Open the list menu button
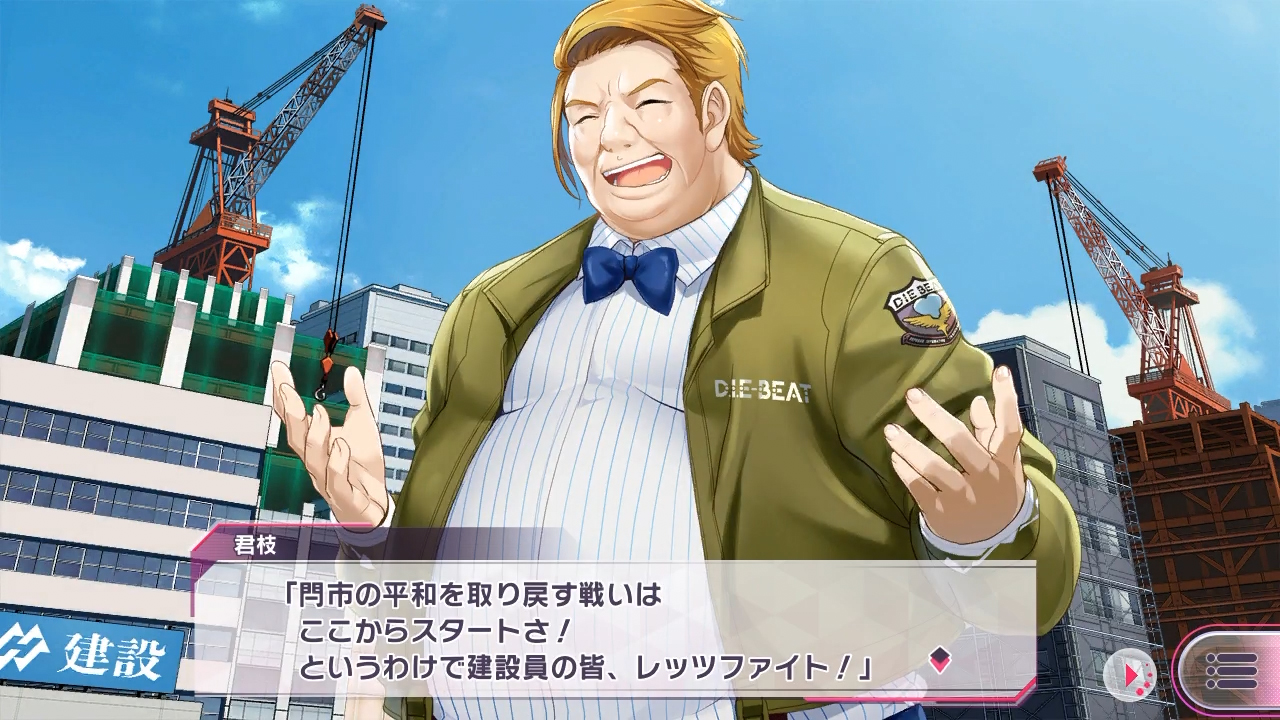The width and height of the screenshot is (1280, 720). (1230, 670)
